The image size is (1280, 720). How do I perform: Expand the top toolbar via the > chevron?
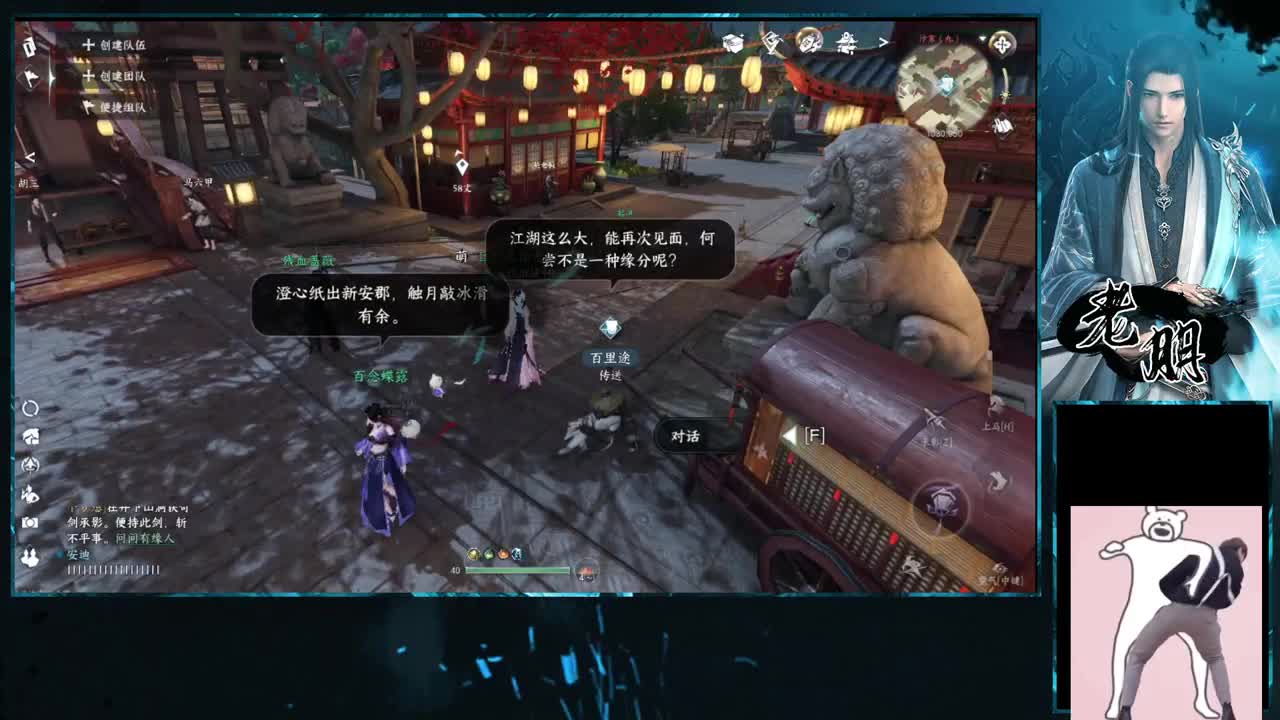(x=882, y=43)
